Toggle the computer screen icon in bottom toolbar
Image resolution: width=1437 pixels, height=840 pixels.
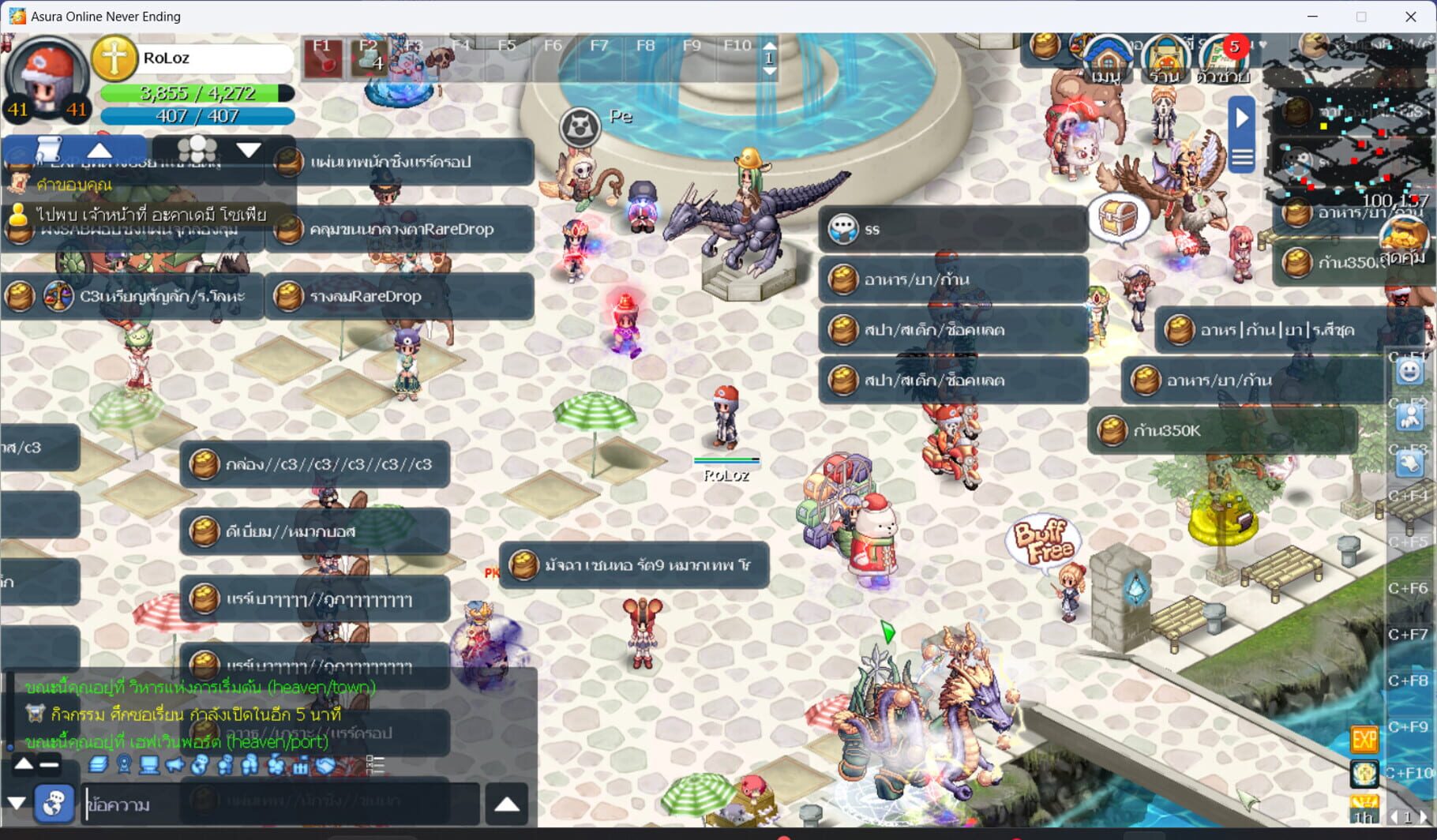pyautogui.click(x=148, y=765)
